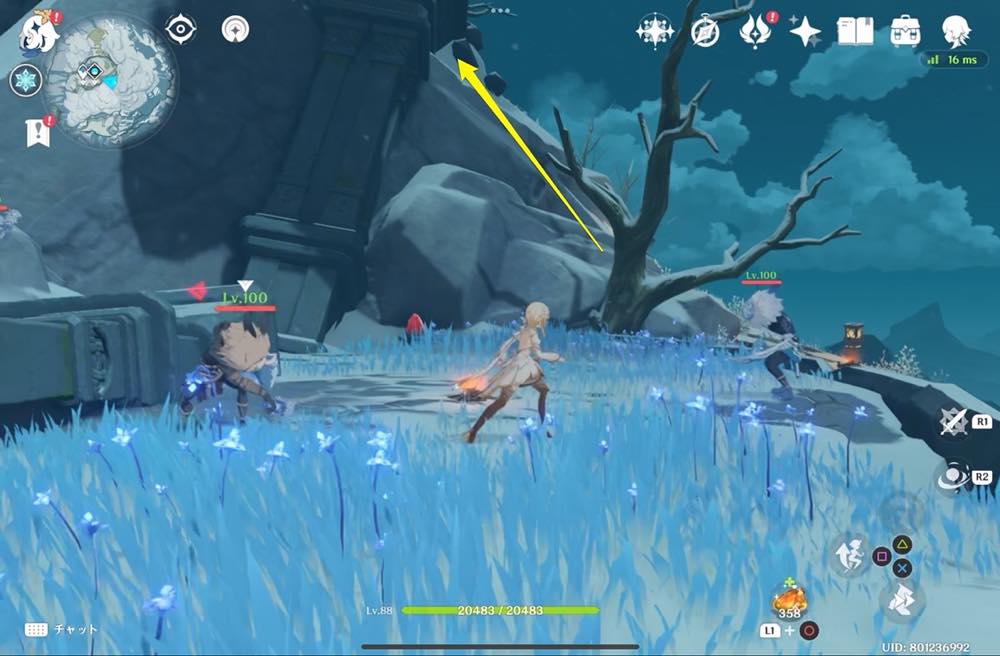Open the chat box labeled チャット

click(62, 629)
